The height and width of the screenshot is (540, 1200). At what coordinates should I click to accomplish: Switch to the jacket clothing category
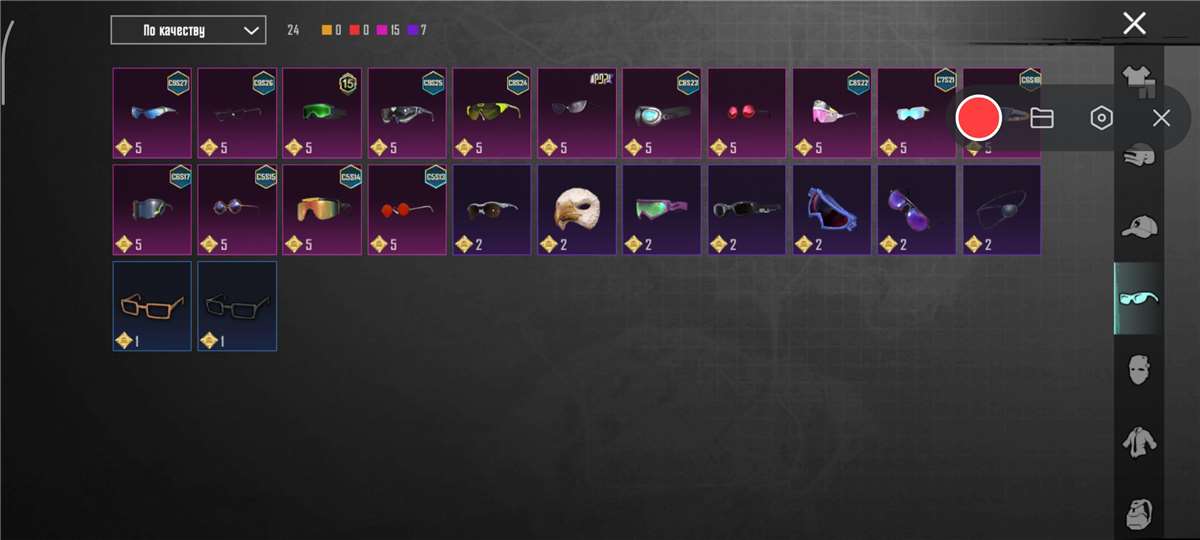1138,441
